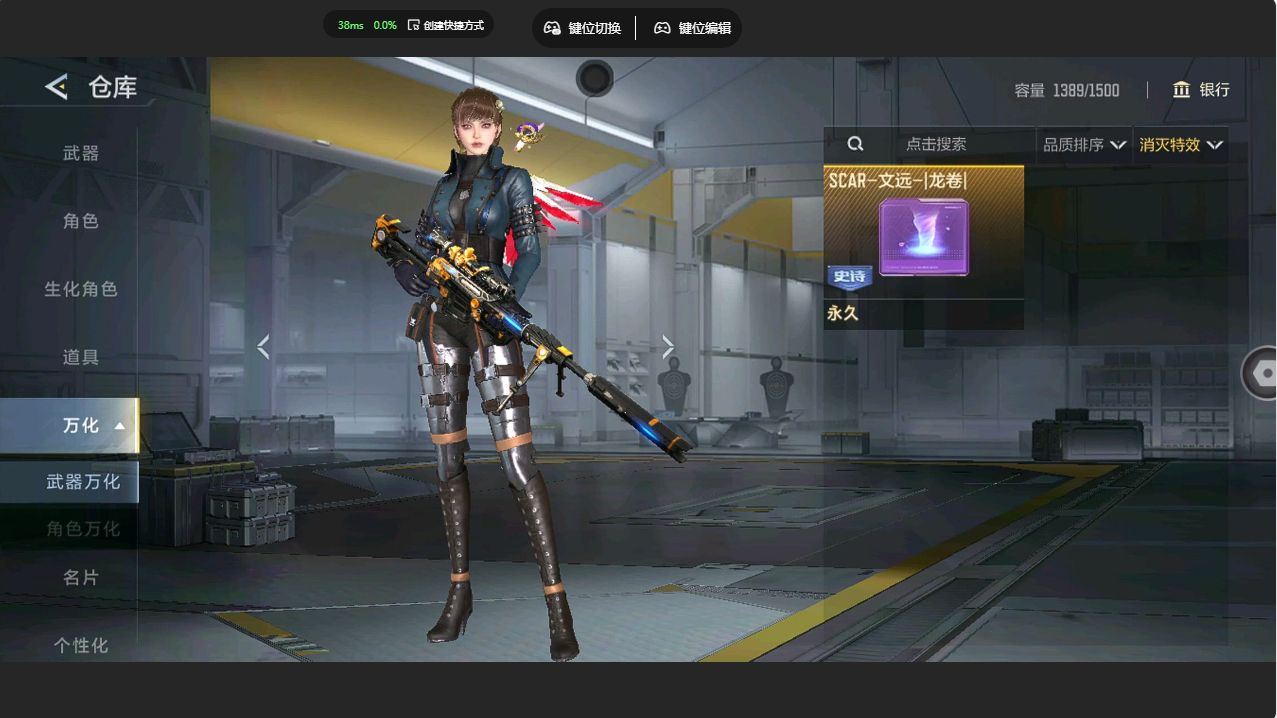The image size is (1277, 718).
Task: Choose the 角色万化 sub-category
Action: click(x=83, y=529)
